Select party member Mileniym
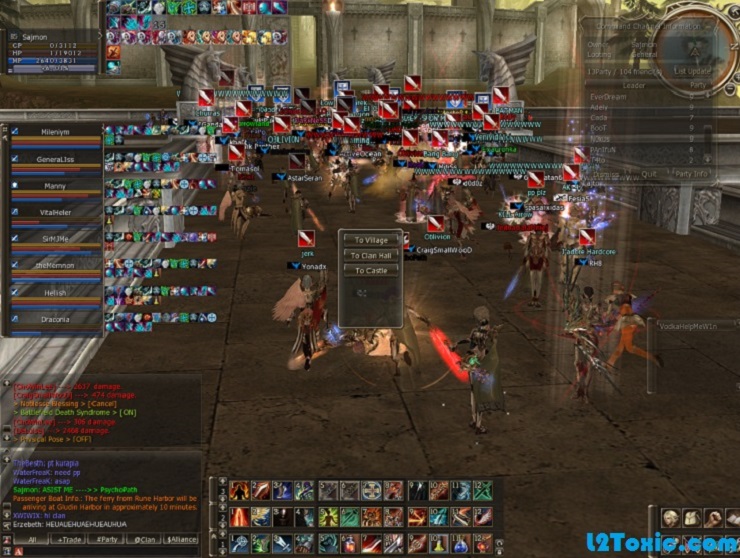This screenshot has height=558, width=740. (x=55, y=131)
